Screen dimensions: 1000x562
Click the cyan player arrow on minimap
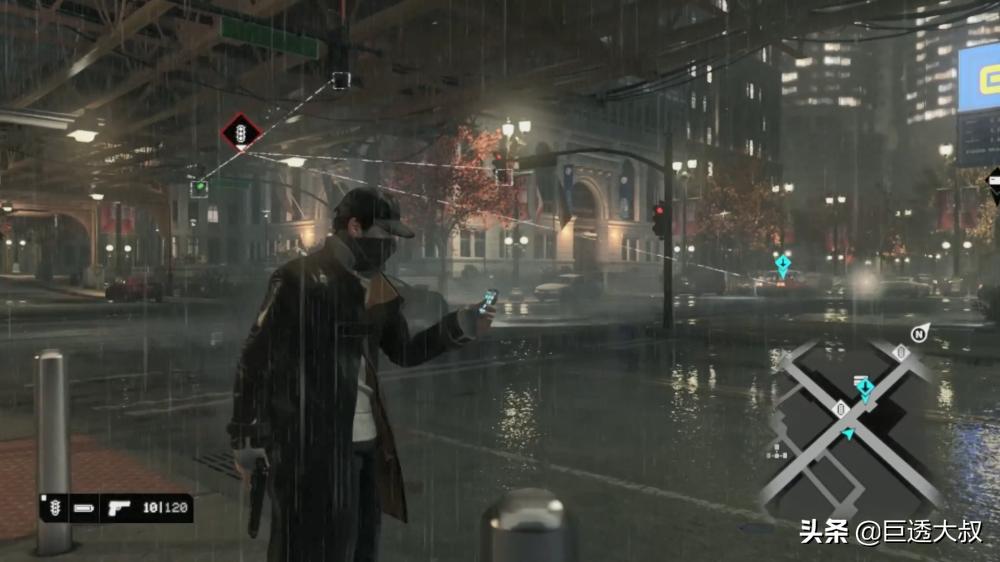pos(849,433)
